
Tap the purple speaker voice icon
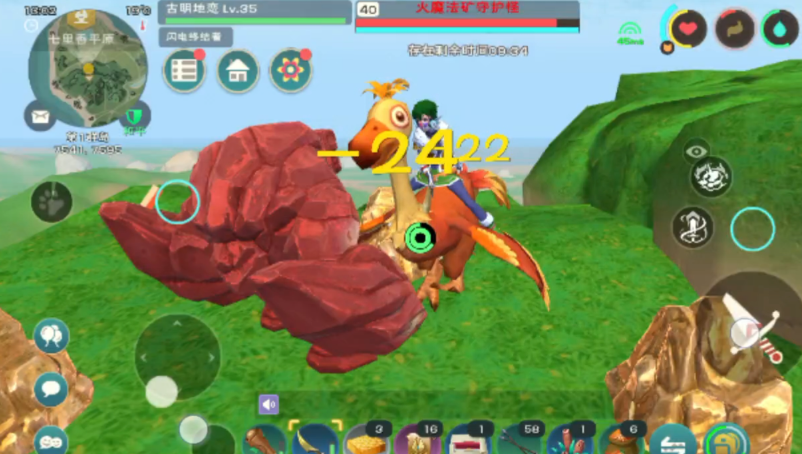(x=268, y=404)
